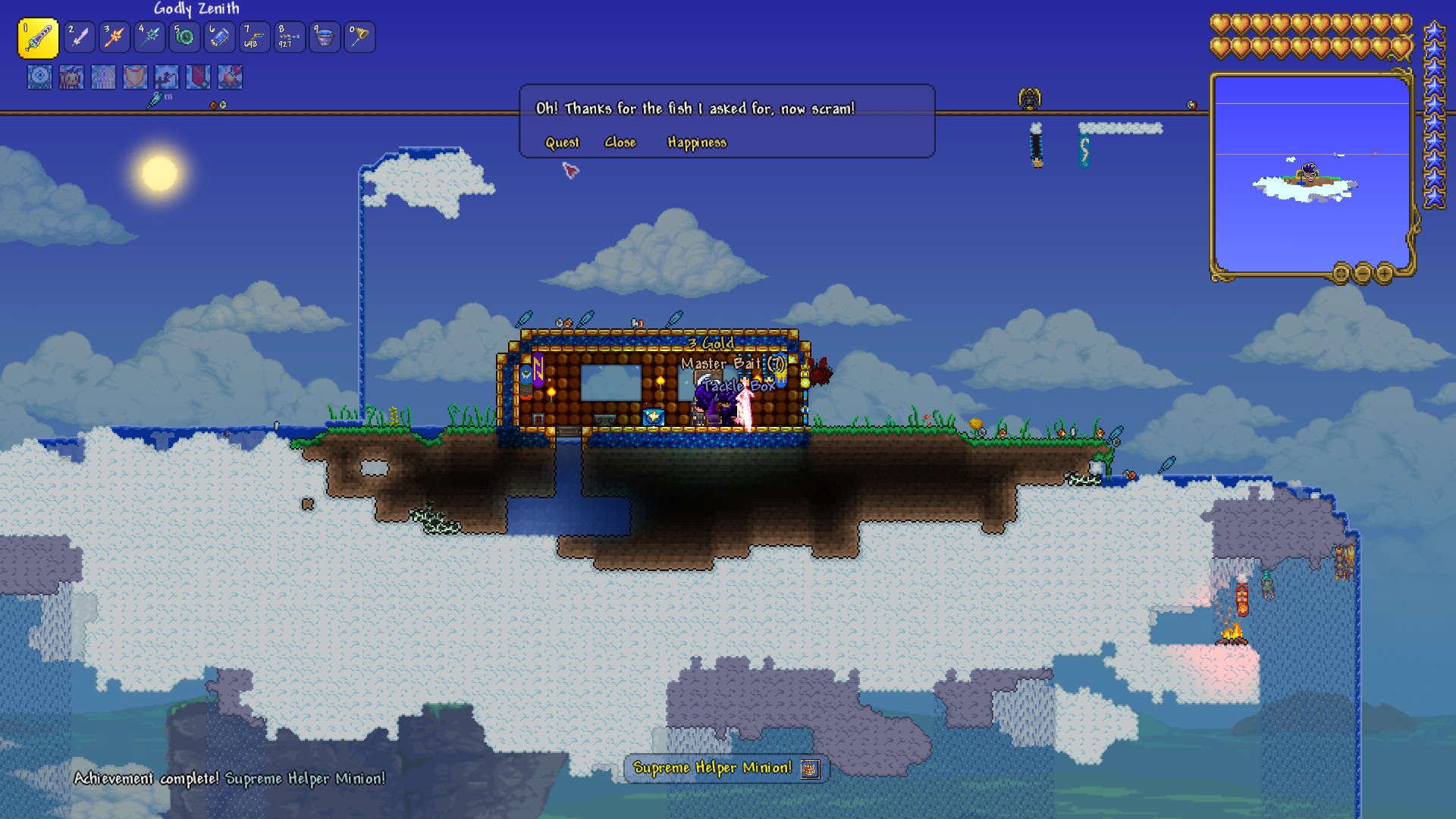Open the Happiness option in the Angler dialog
Image resolution: width=1456 pixels, height=819 pixels.
pos(696,142)
